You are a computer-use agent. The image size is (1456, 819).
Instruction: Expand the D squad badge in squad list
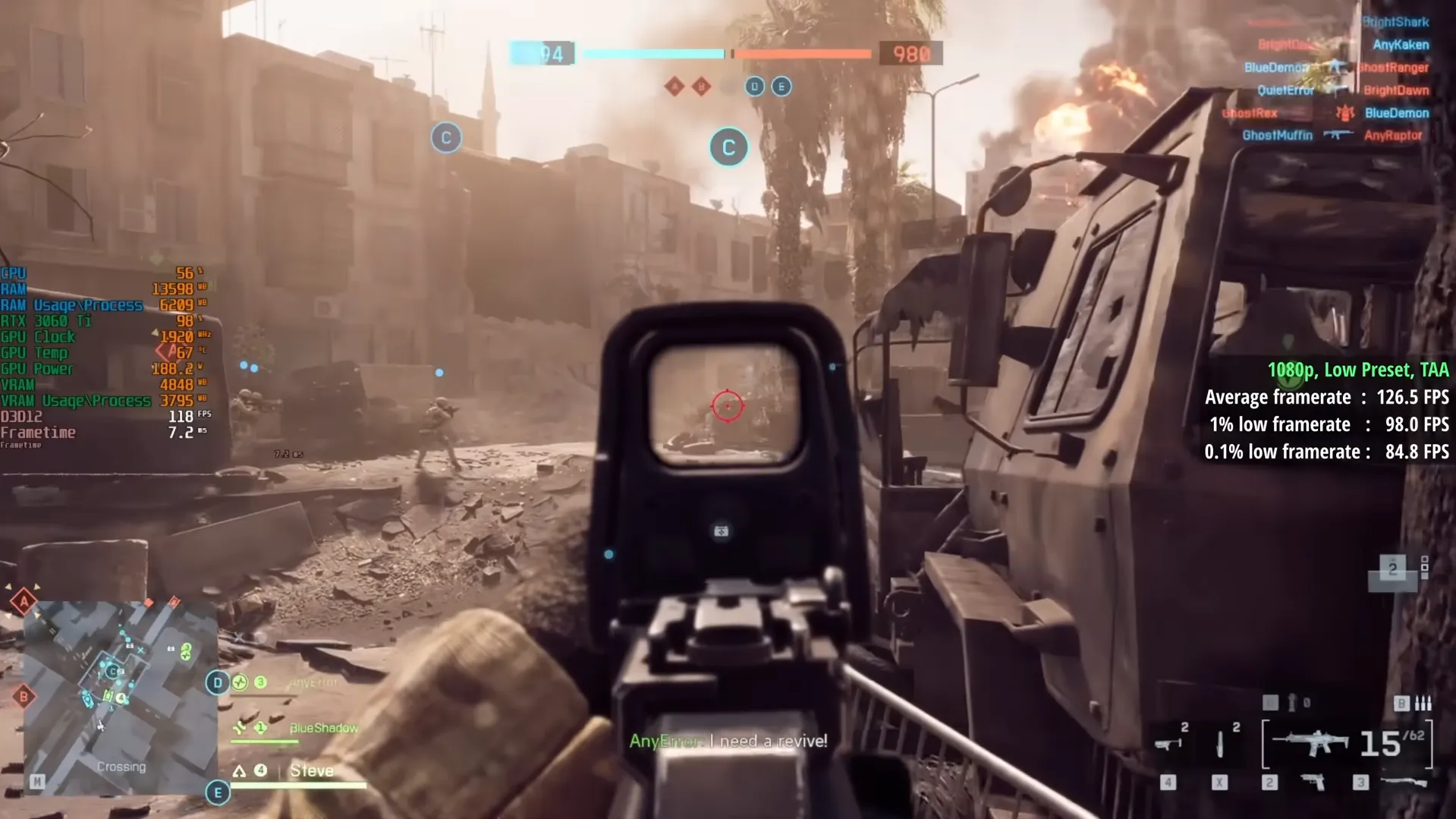218,682
